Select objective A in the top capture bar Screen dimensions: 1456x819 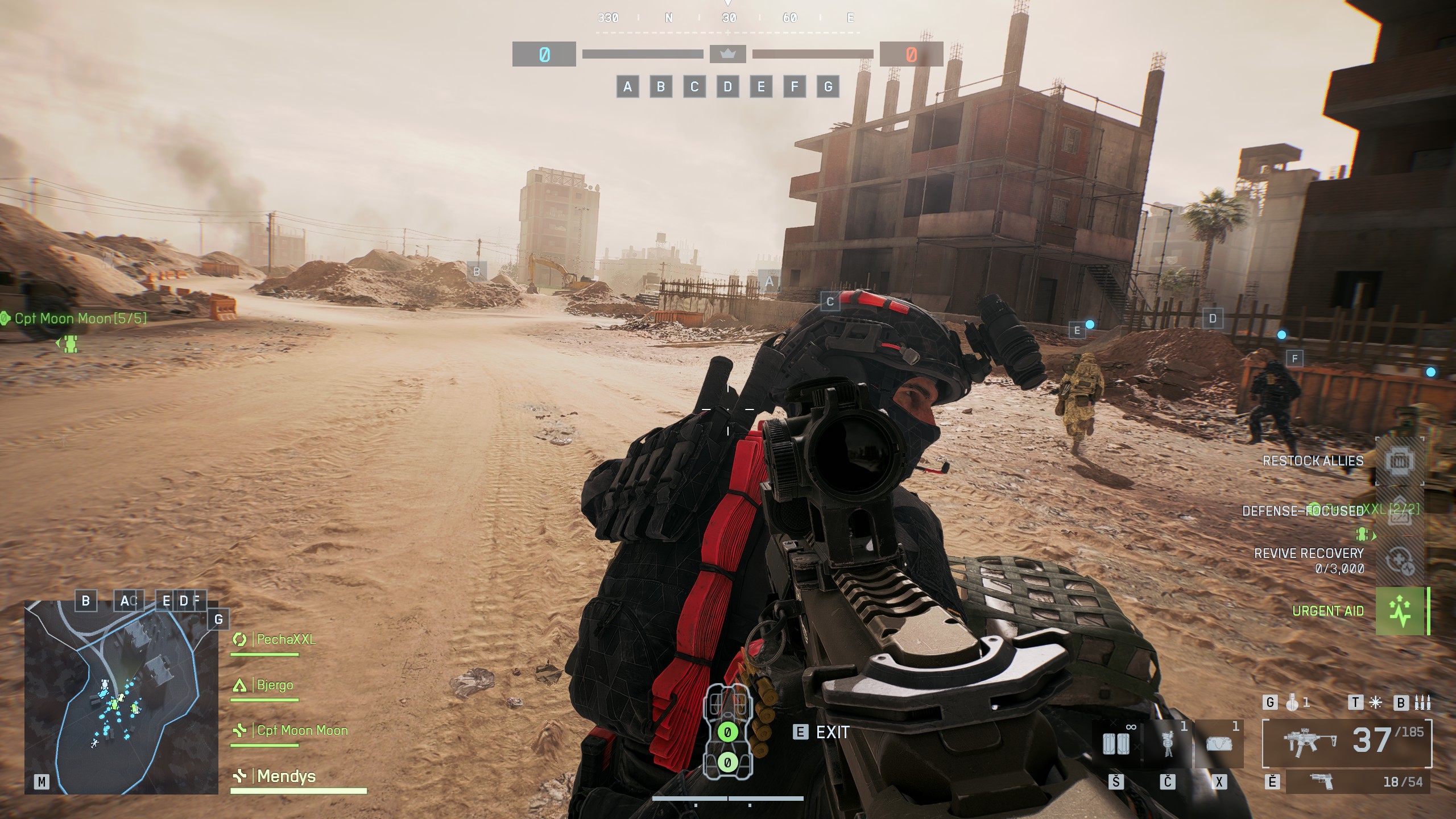coord(627,87)
